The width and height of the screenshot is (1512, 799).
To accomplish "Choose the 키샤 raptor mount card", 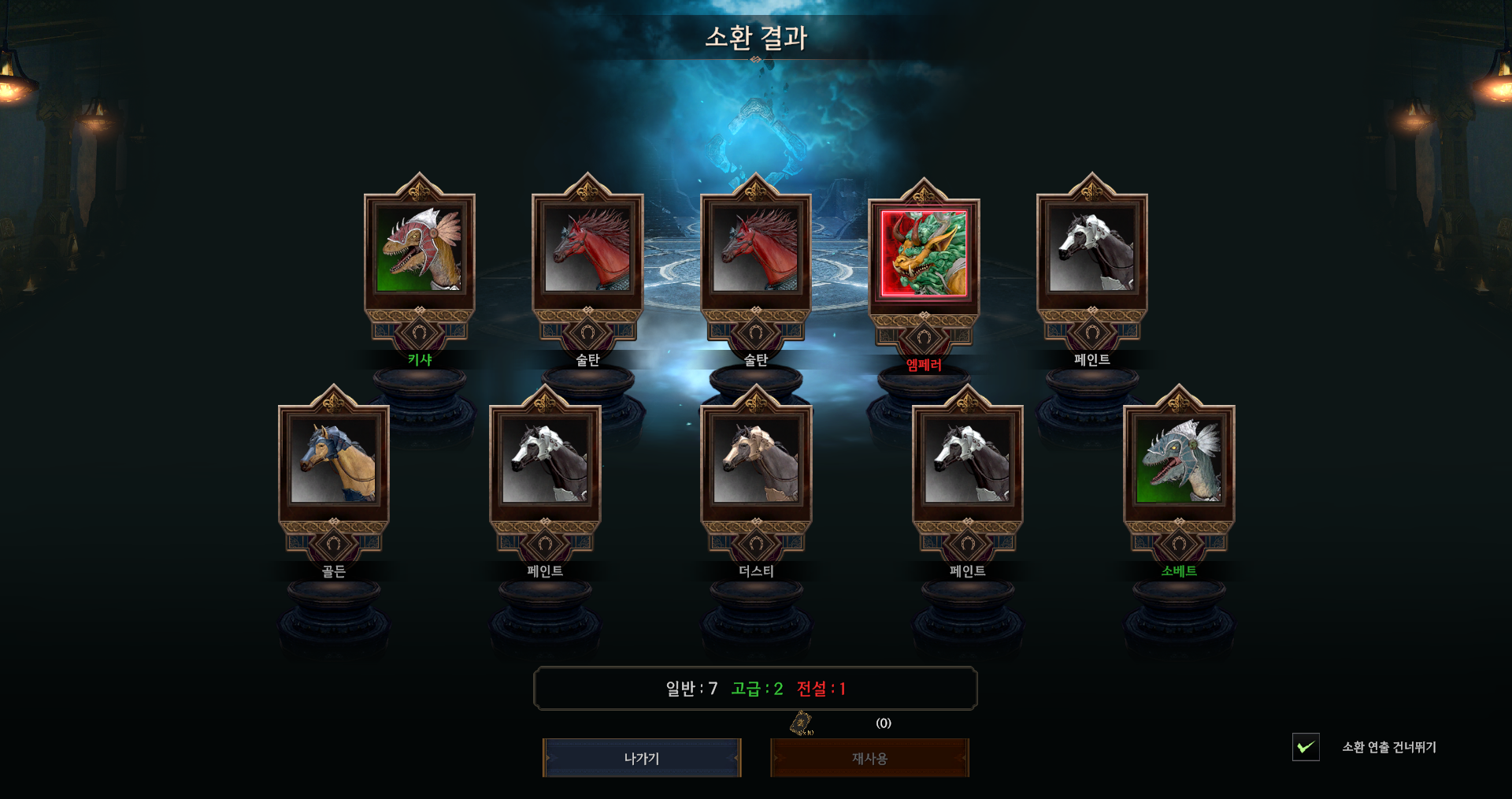I will (x=420, y=249).
